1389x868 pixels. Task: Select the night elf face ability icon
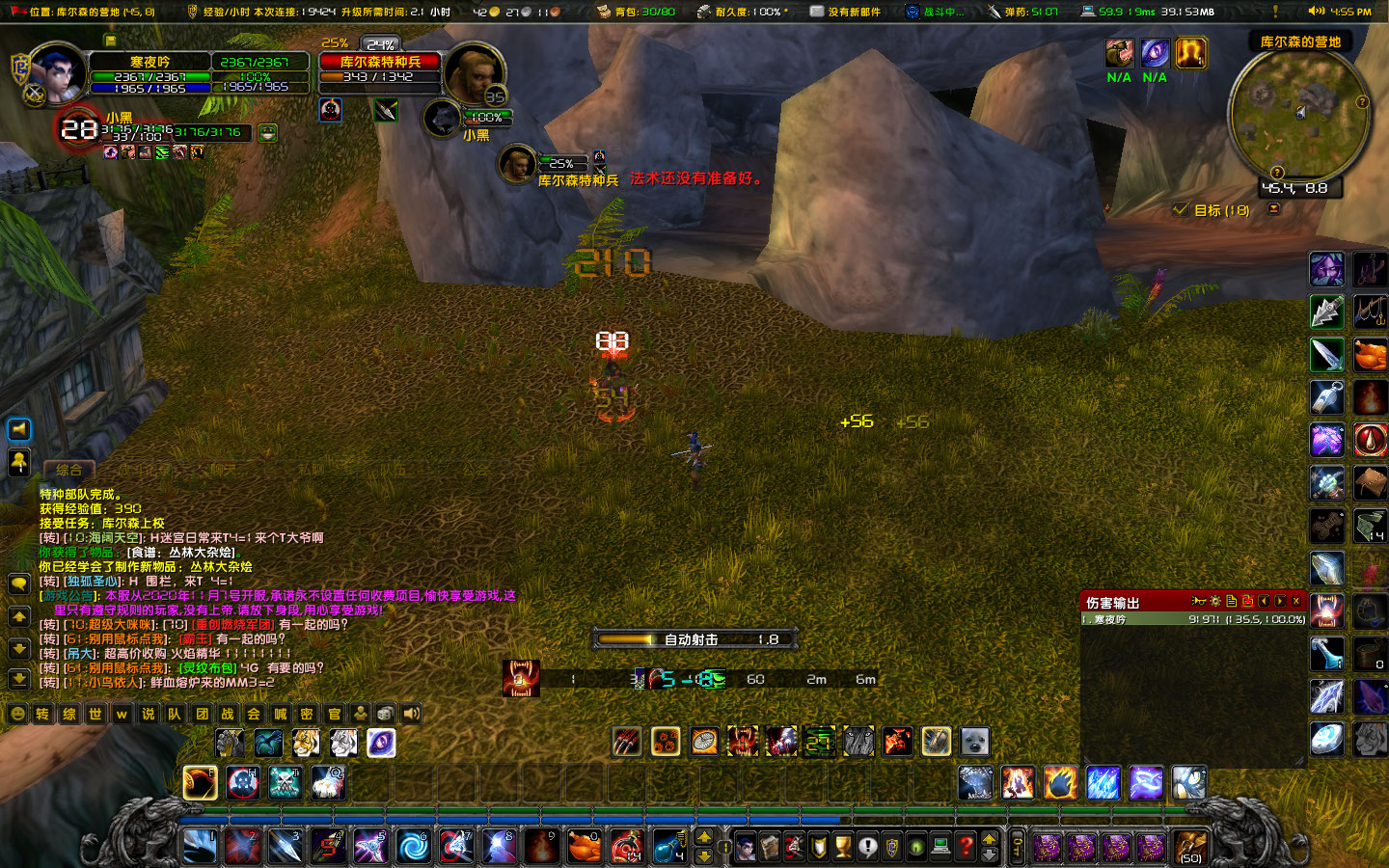(x=1326, y=269)
